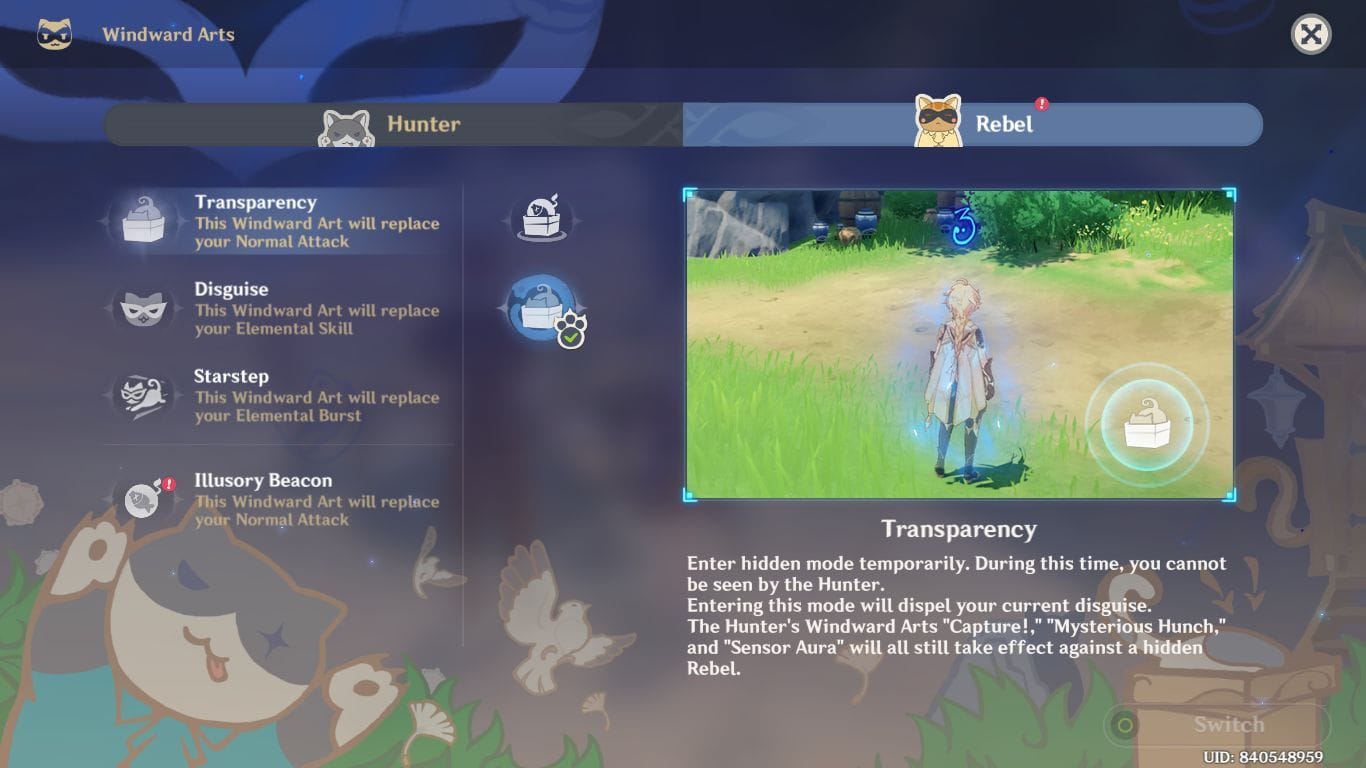
Task: Select the Transparency Windward Art
Action: coord(282,221)
